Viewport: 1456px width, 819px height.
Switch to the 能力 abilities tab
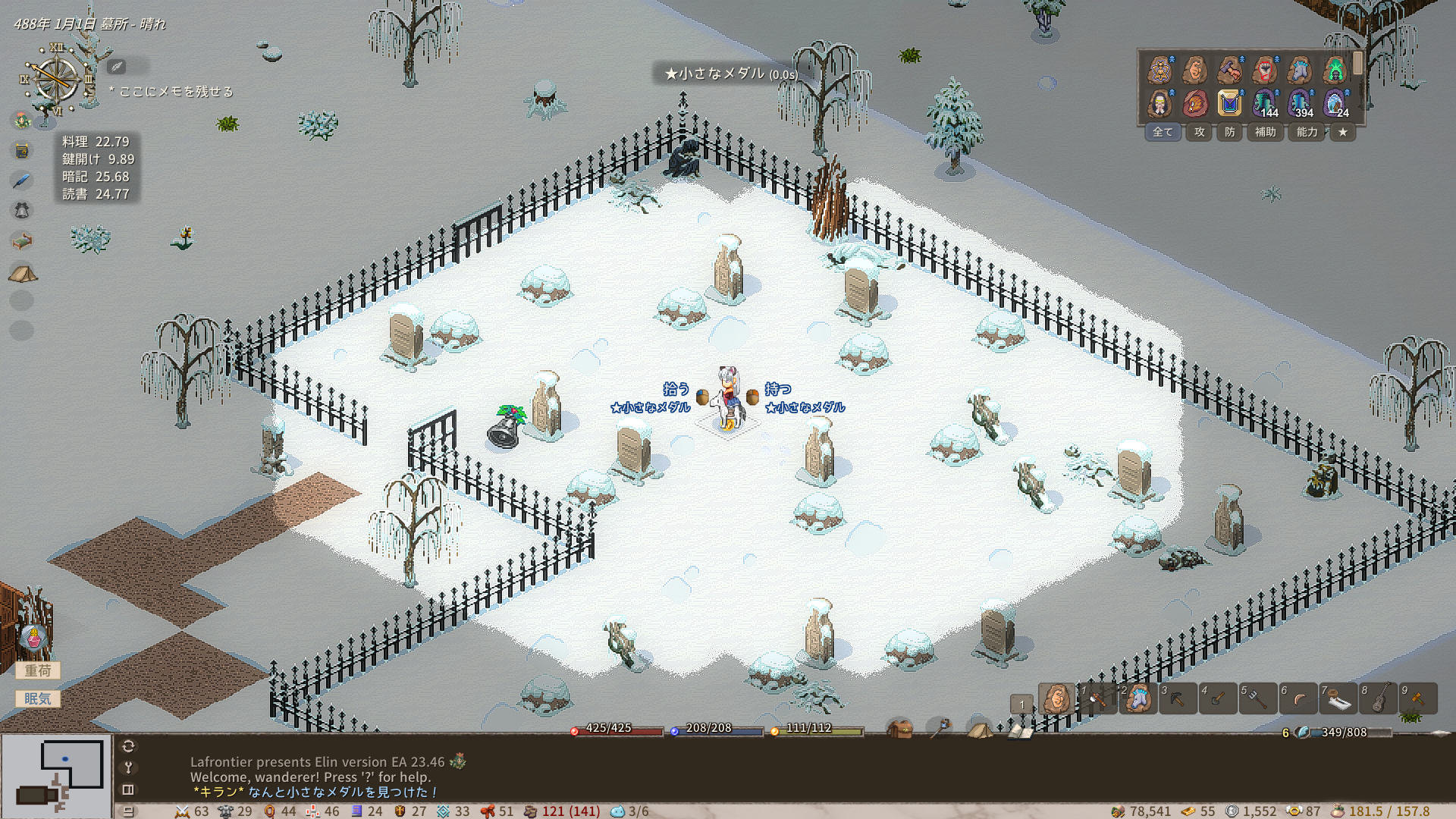point(1307,132)
